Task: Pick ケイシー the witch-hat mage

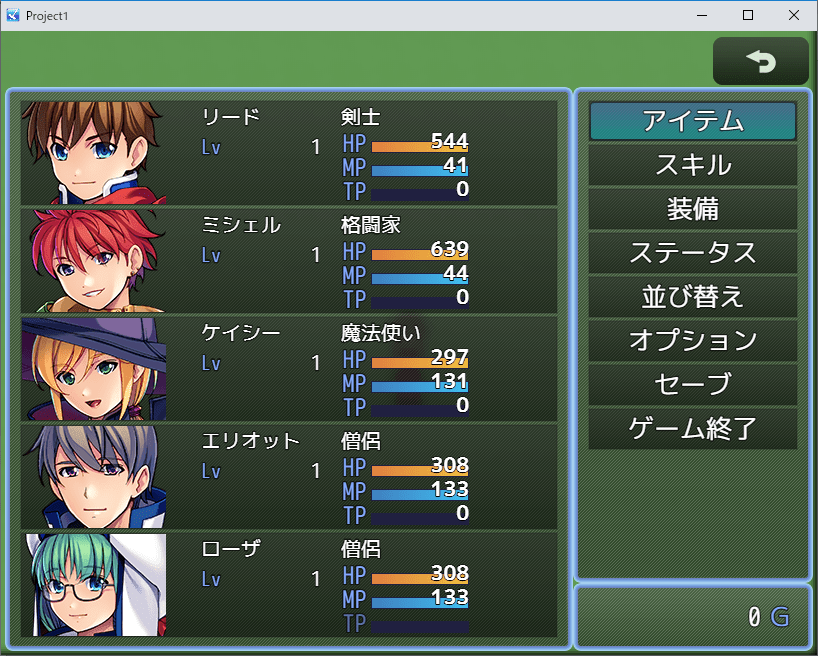Action: pyautogui.click(x=289, y=368)
